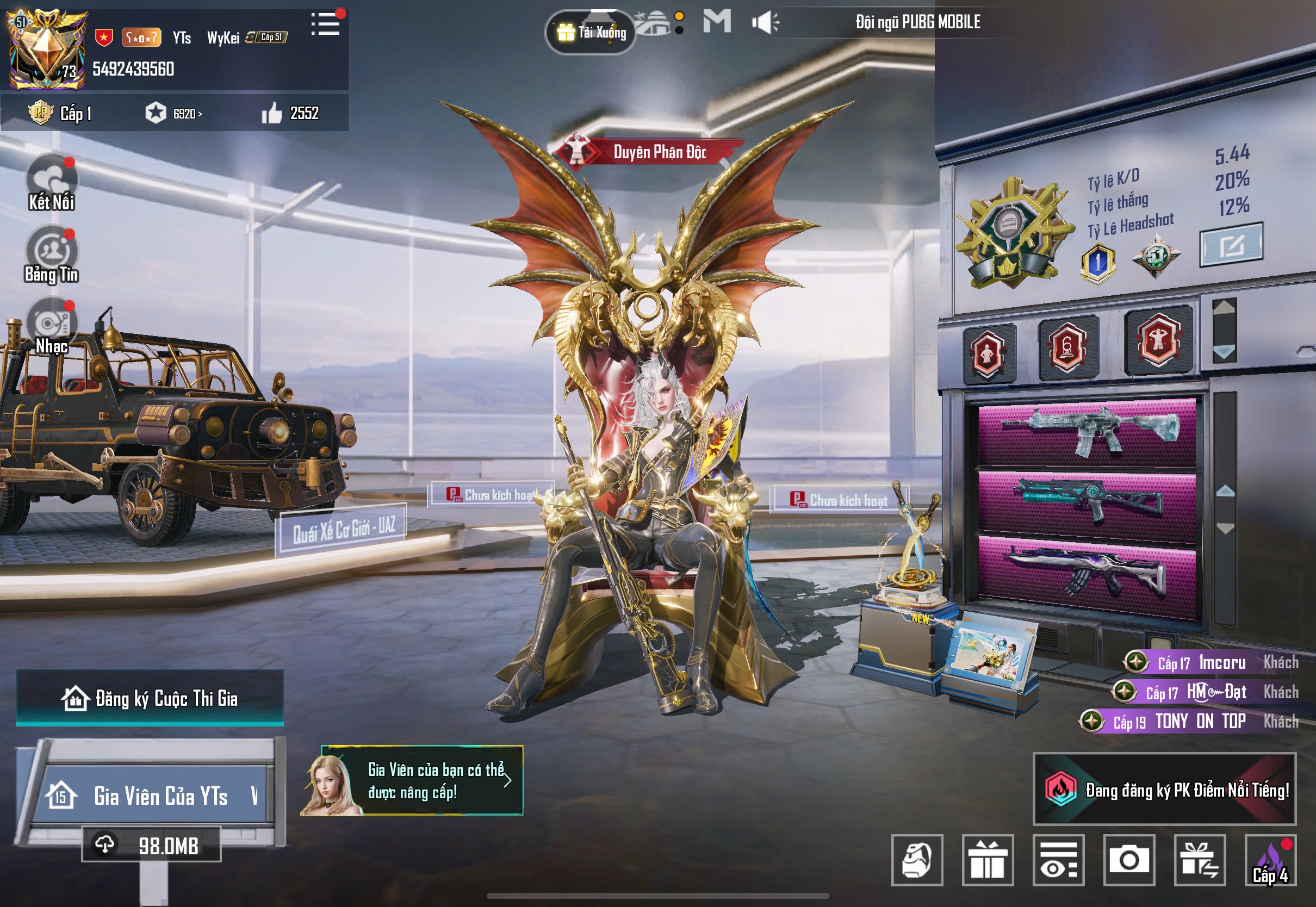Open the home upgrade notification banner
This screenshot has height=907, width=1316.
[421, 781]
